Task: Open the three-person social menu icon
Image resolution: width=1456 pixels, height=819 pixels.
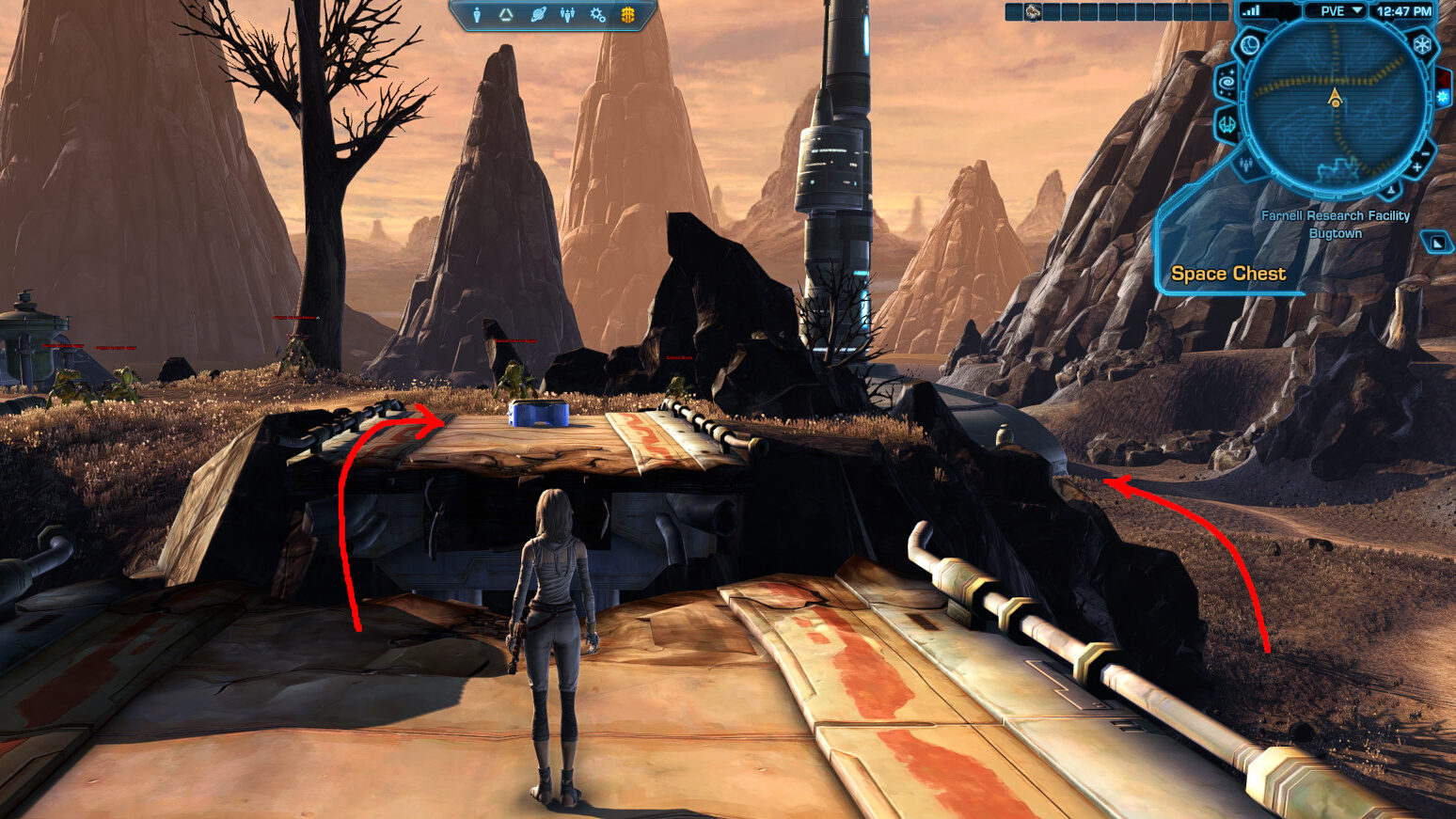Action: [567, 14]
